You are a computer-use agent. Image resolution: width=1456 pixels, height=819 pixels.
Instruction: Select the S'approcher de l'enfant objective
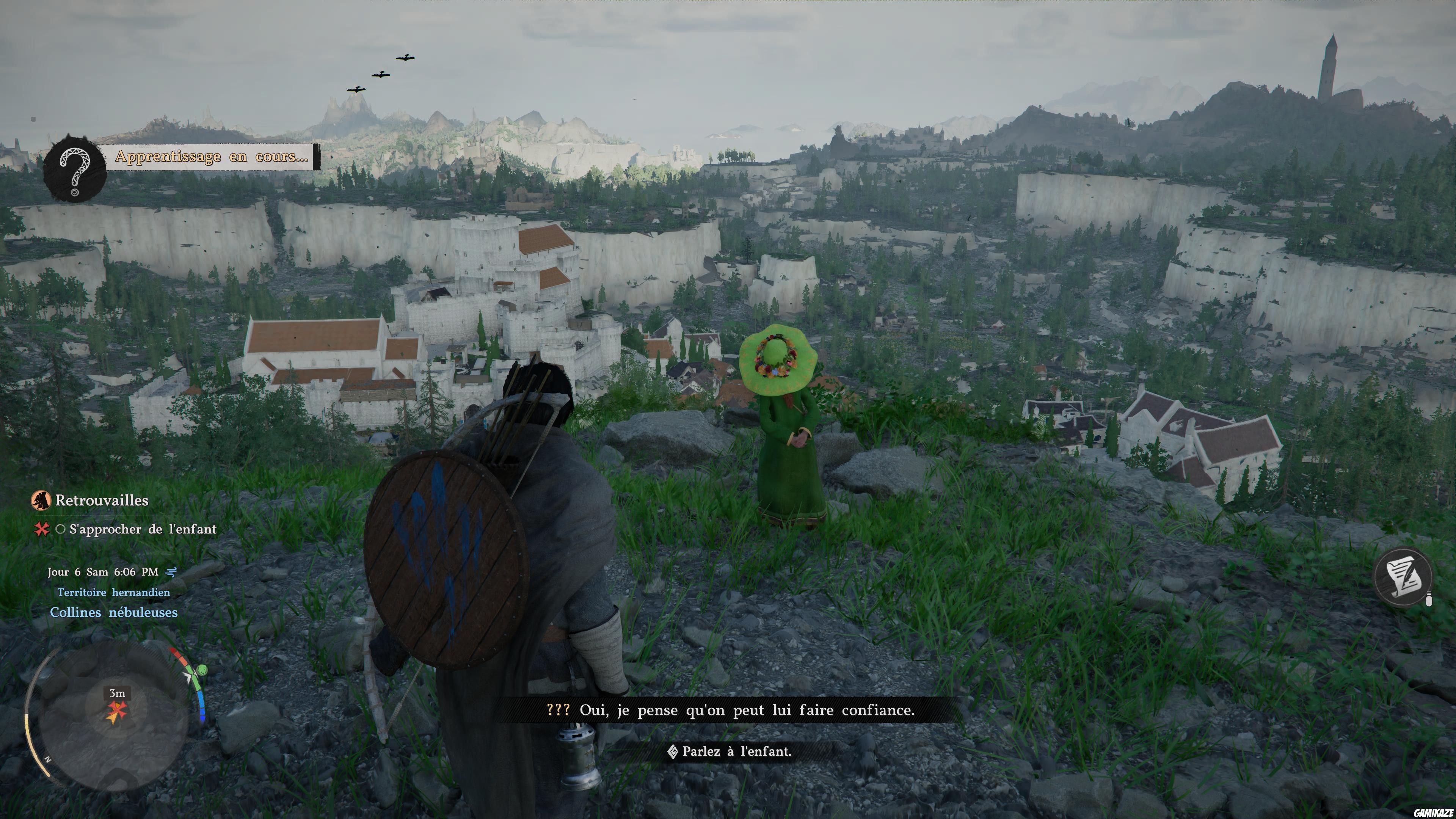pyautogui.click(x=143, y=530)
